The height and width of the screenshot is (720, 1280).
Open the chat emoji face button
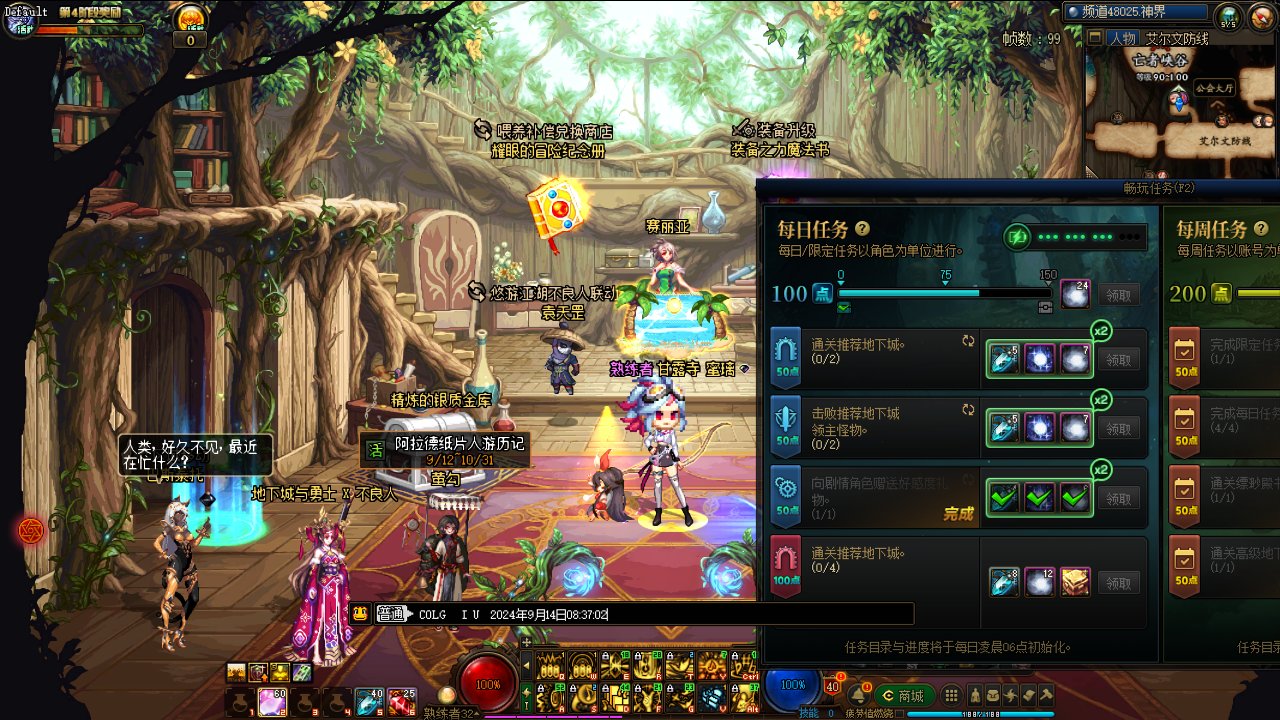click(x=360, y=615)
